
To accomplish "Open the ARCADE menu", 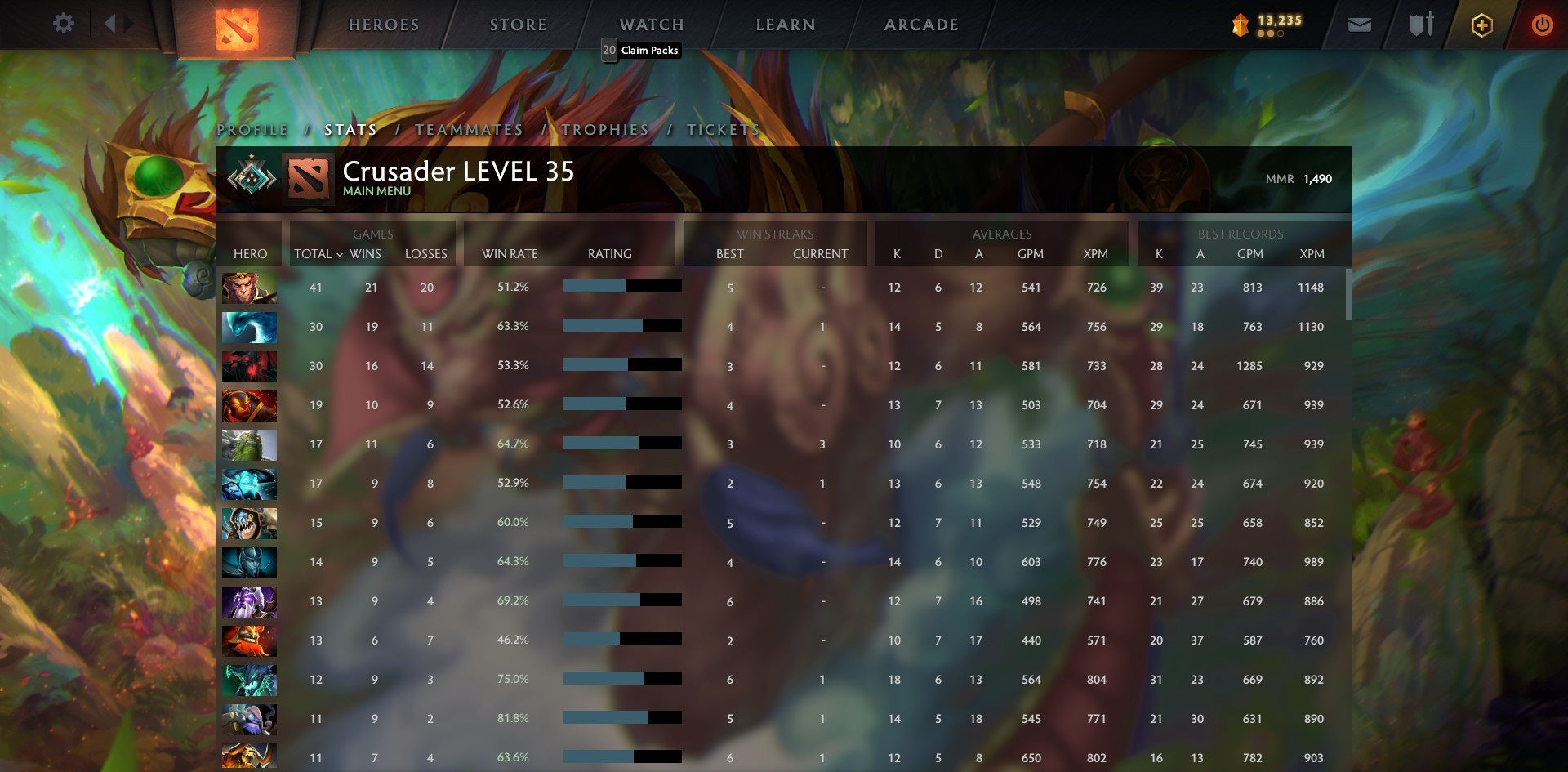I will [x=921, y=24].
